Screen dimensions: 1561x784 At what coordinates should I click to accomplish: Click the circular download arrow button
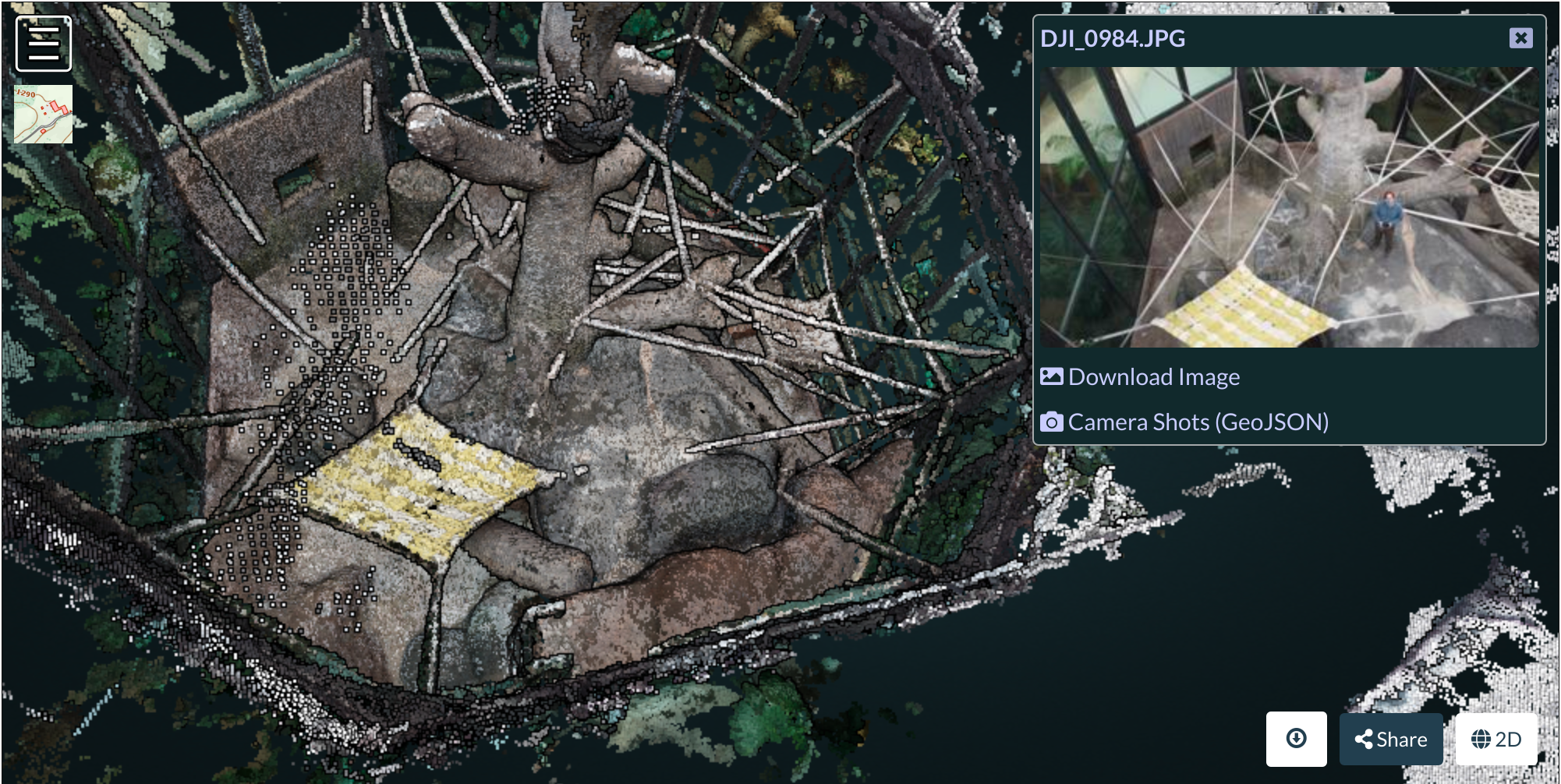pyautogui.click(x=1296, y=738)
